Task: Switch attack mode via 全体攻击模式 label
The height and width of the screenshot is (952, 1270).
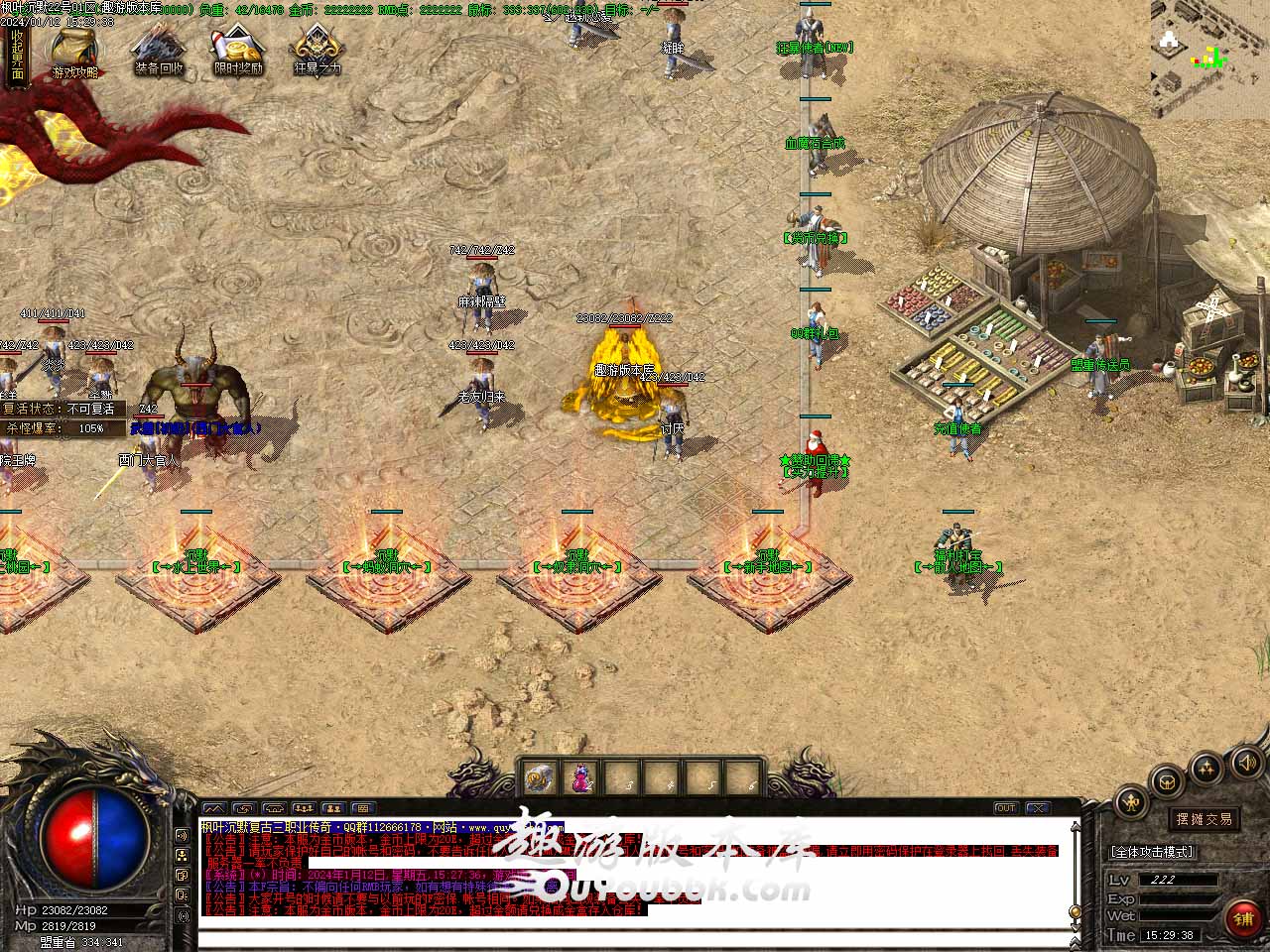Action: 1152,852
